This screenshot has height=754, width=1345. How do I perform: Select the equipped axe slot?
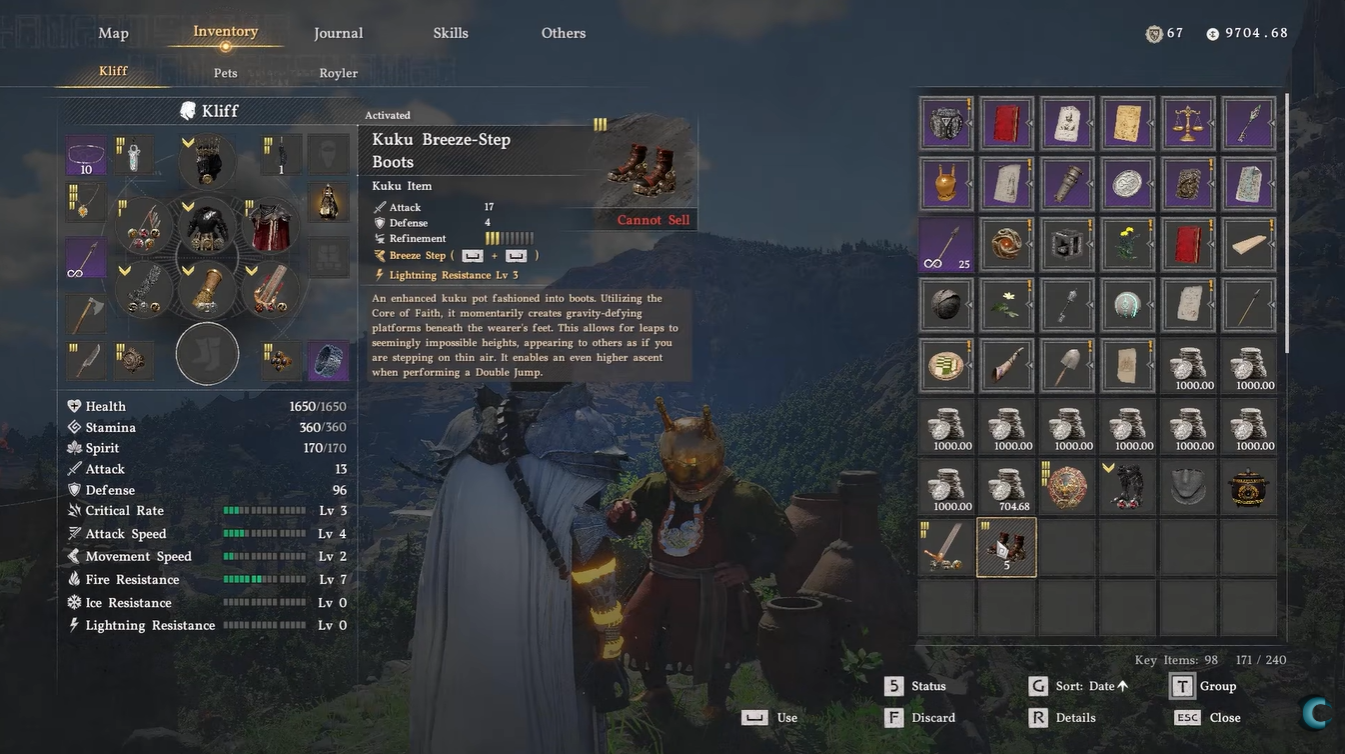click(x=86, y=314)
